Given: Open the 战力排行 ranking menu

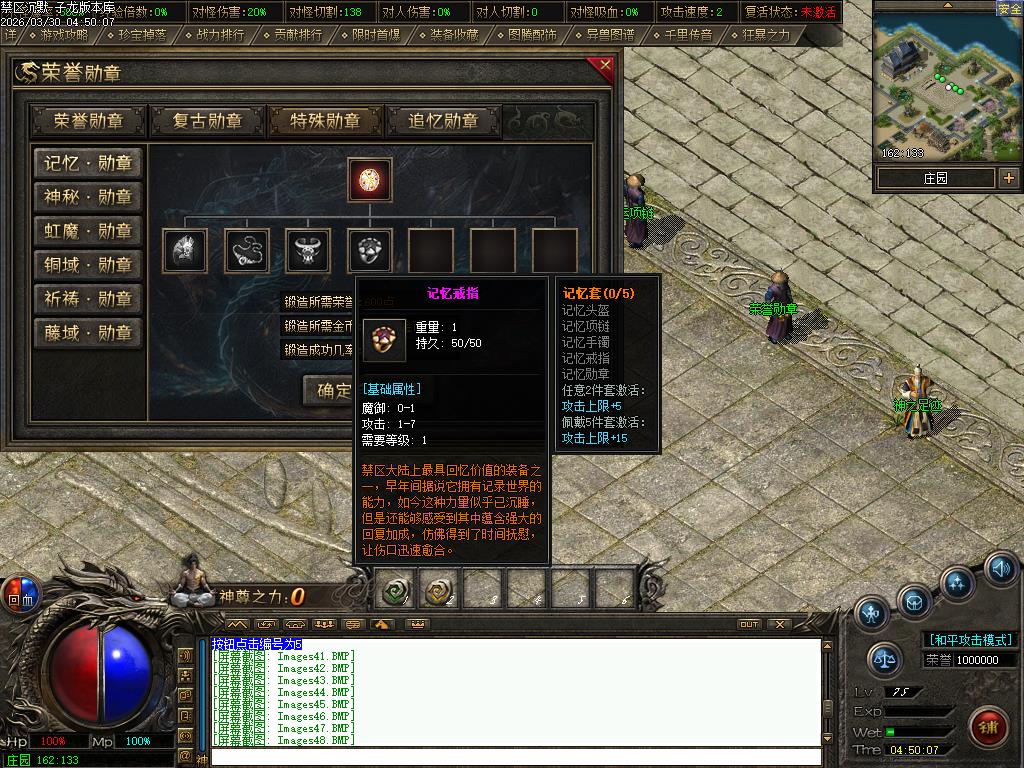Looking at the screenshot, I should tap(219, 35).
